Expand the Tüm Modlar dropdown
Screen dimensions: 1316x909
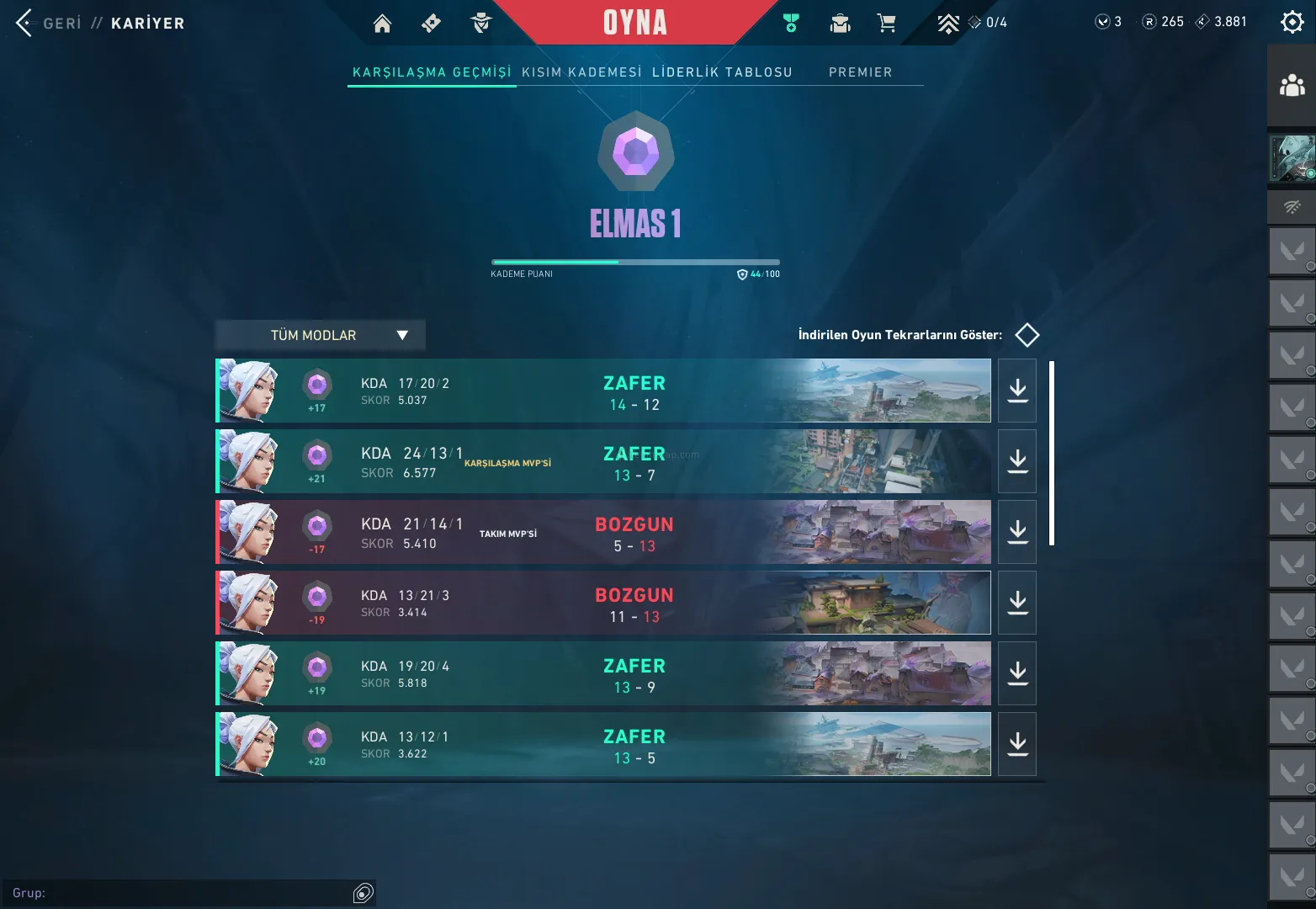pyautogui.click(x=321, y=335)
